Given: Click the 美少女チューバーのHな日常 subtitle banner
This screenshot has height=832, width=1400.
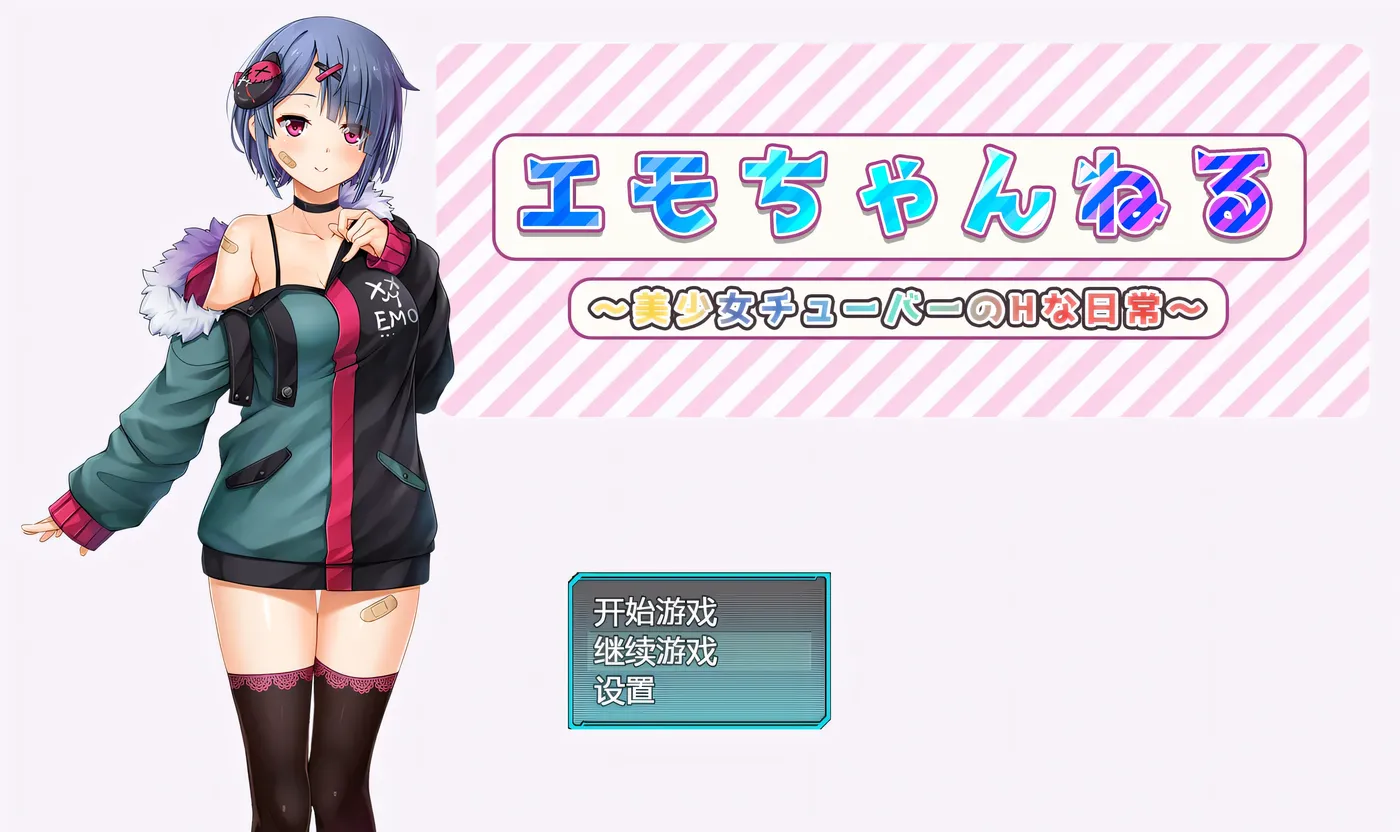Looking at the screenshot, I should [x=905, y=308].
